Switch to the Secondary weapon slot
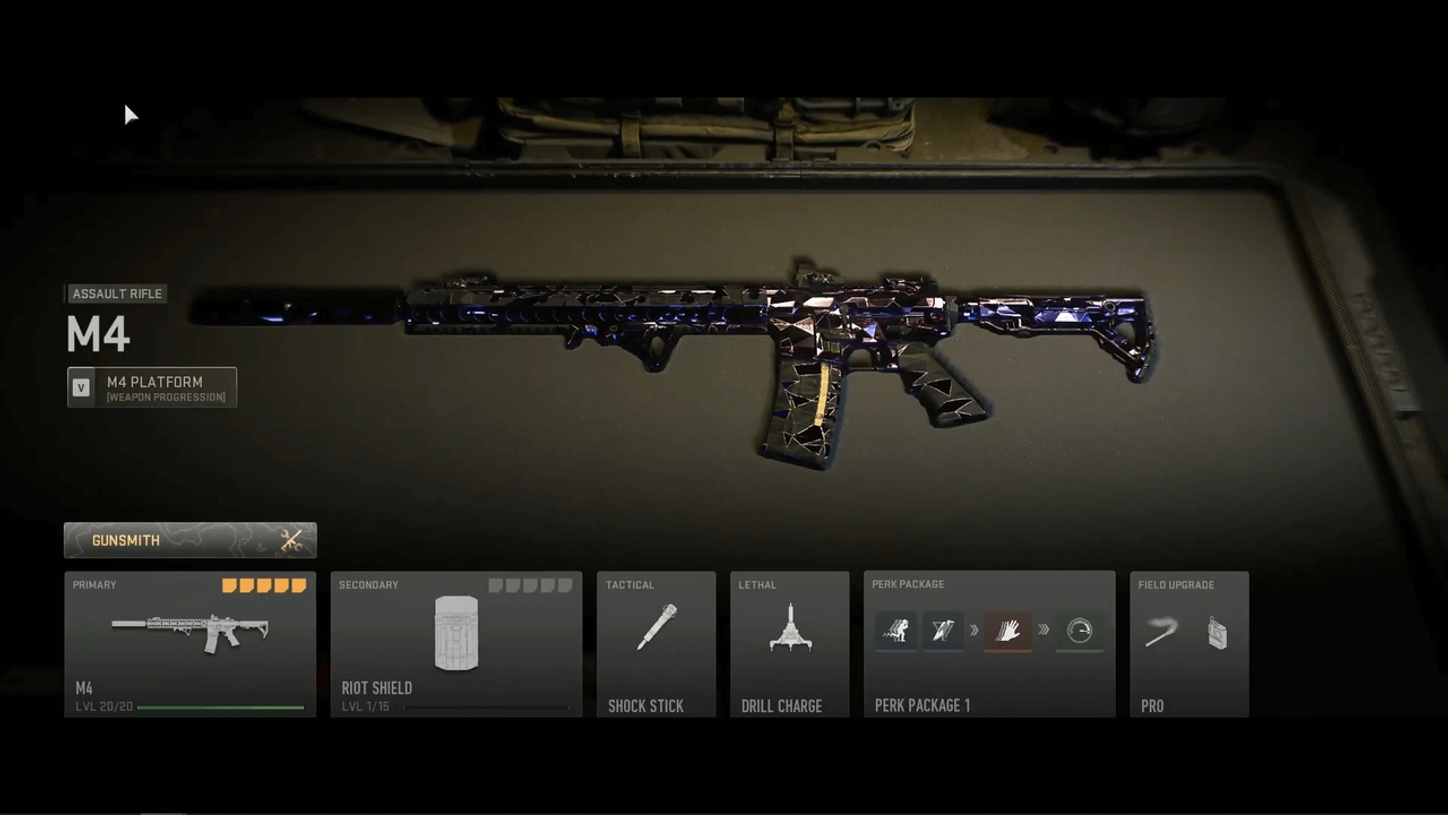1448x815 pixels. pyautogui.click(x=457, y=645)
